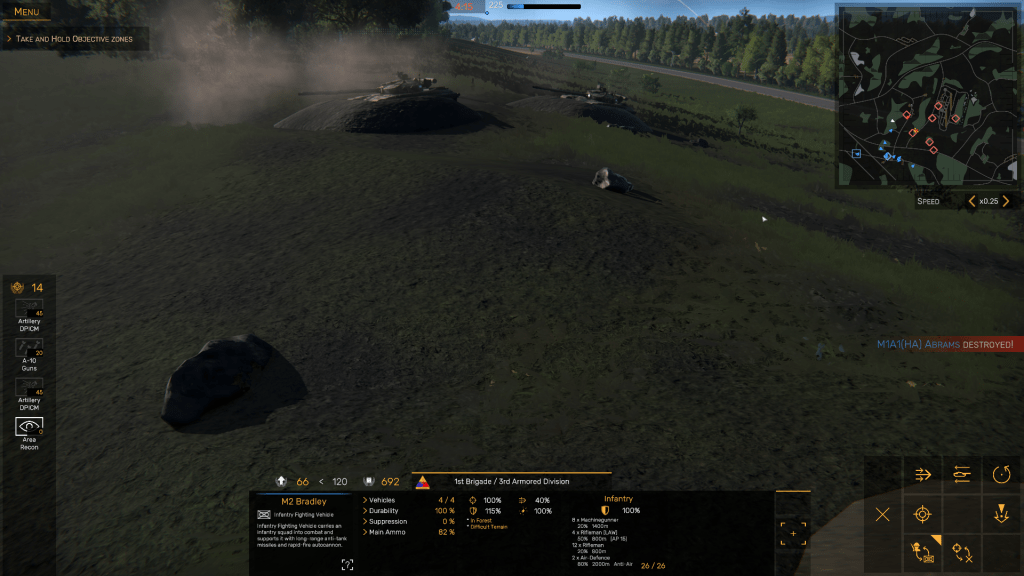1024x576 pixels.
Task: Select the Take and Hold Objective zones tracker
Action: pos(76,38)
